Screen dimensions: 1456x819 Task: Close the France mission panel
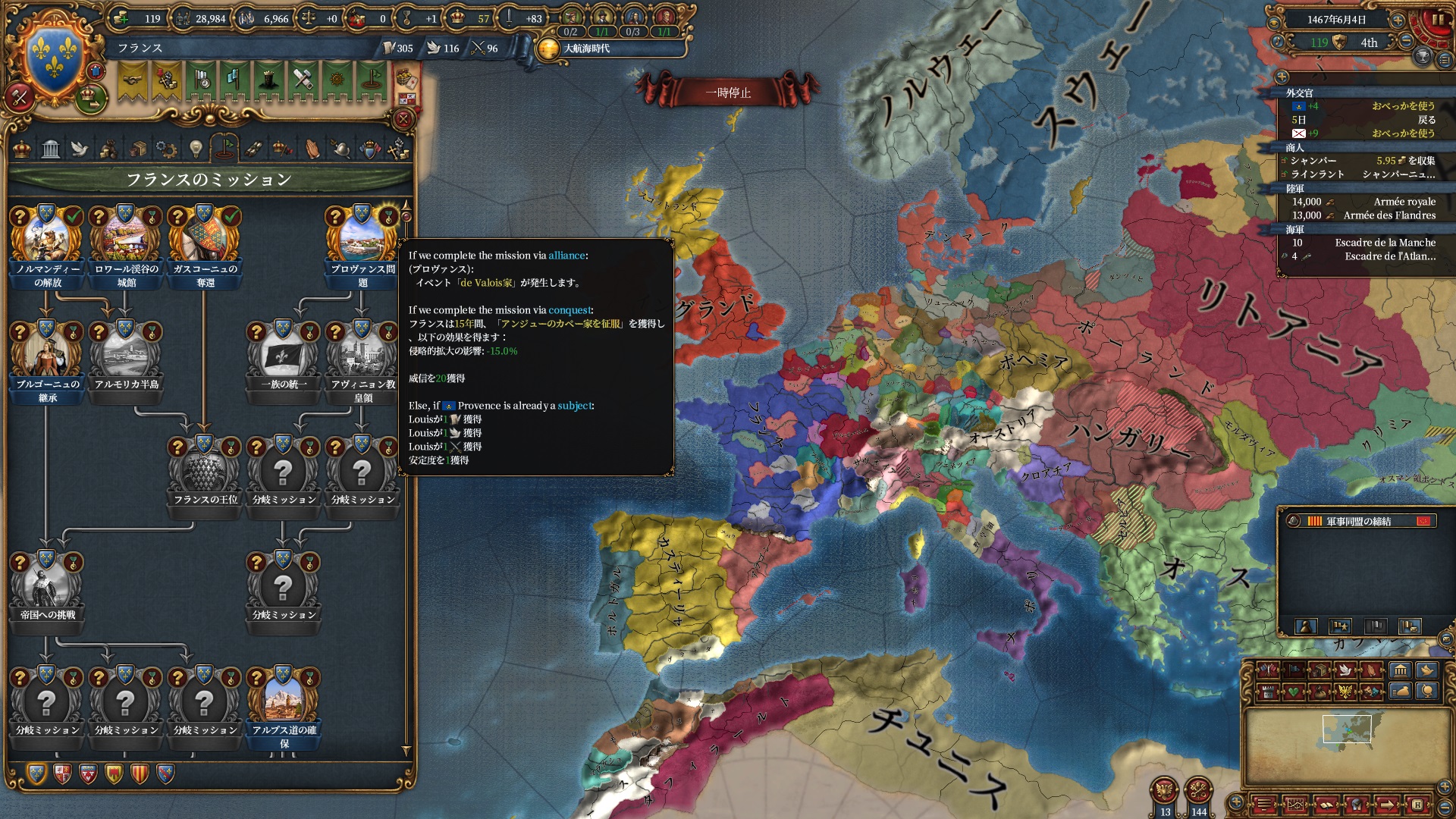(x=403, y=119)
